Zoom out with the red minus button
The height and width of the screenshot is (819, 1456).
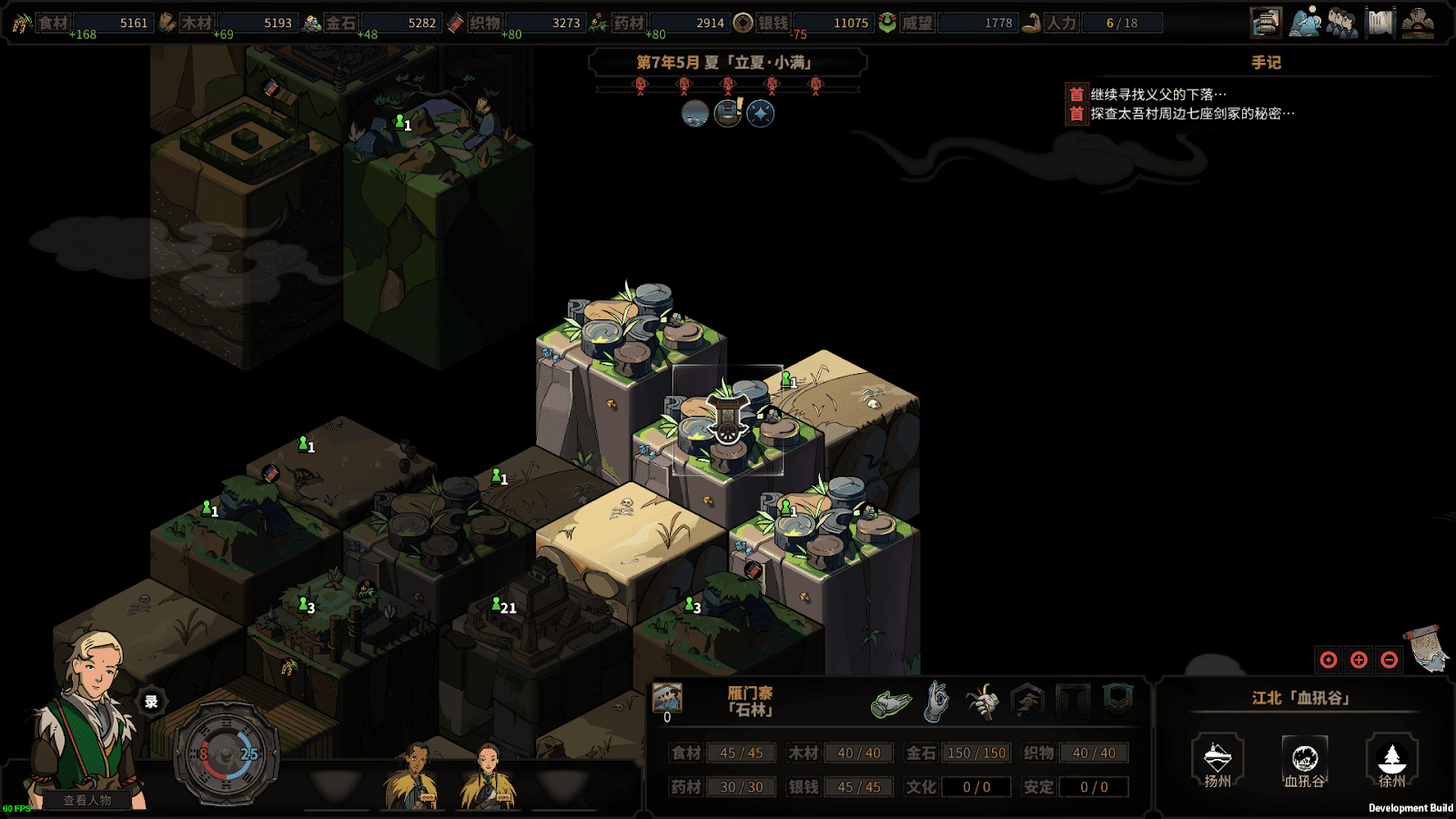(x=1389, y=660)
